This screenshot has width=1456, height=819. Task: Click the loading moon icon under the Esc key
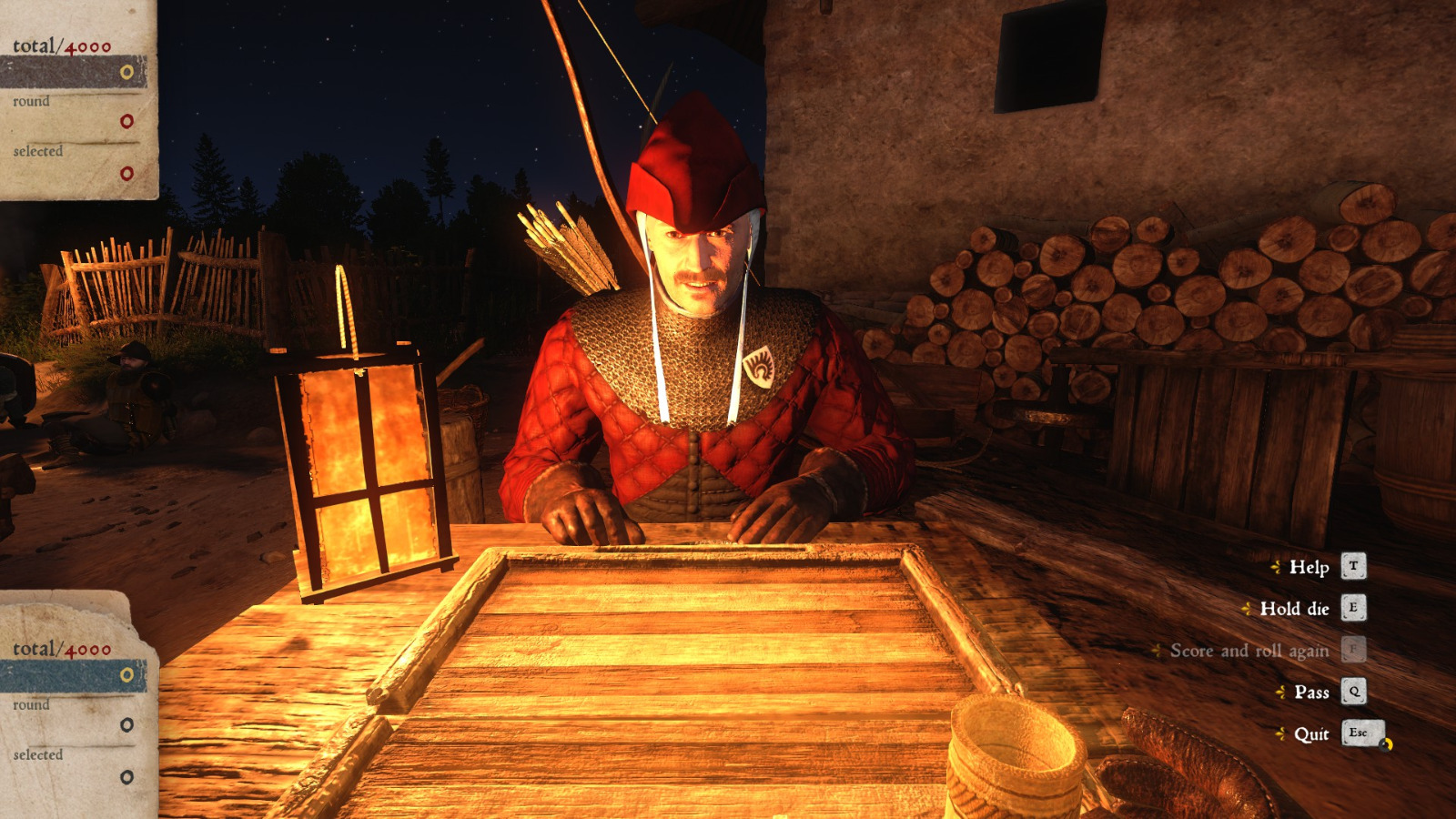pyautogui.click(x=1386, y=744)
